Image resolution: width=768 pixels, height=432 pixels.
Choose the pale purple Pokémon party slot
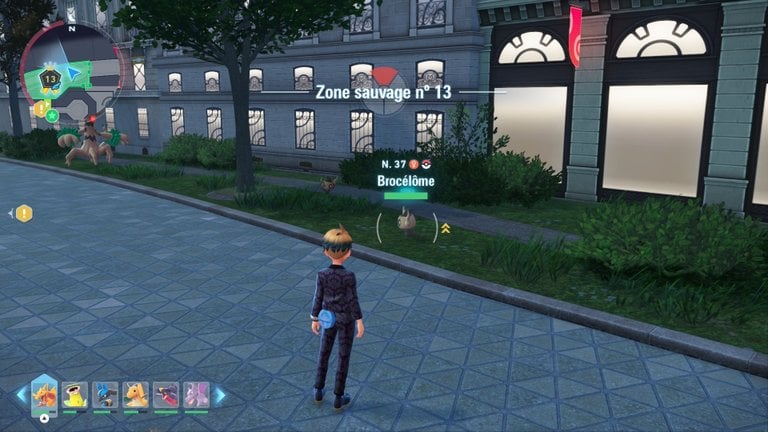point(196,396)
